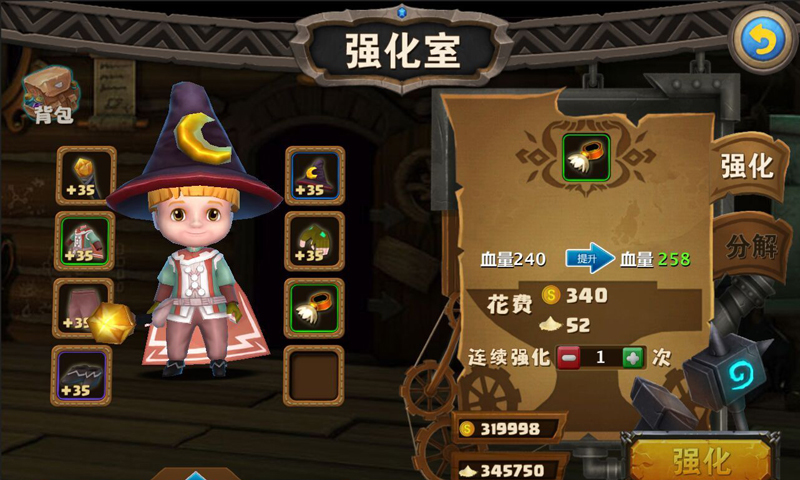
Task: Pick the dark purple-bordered bottom left slot
Action: point(82,374)
